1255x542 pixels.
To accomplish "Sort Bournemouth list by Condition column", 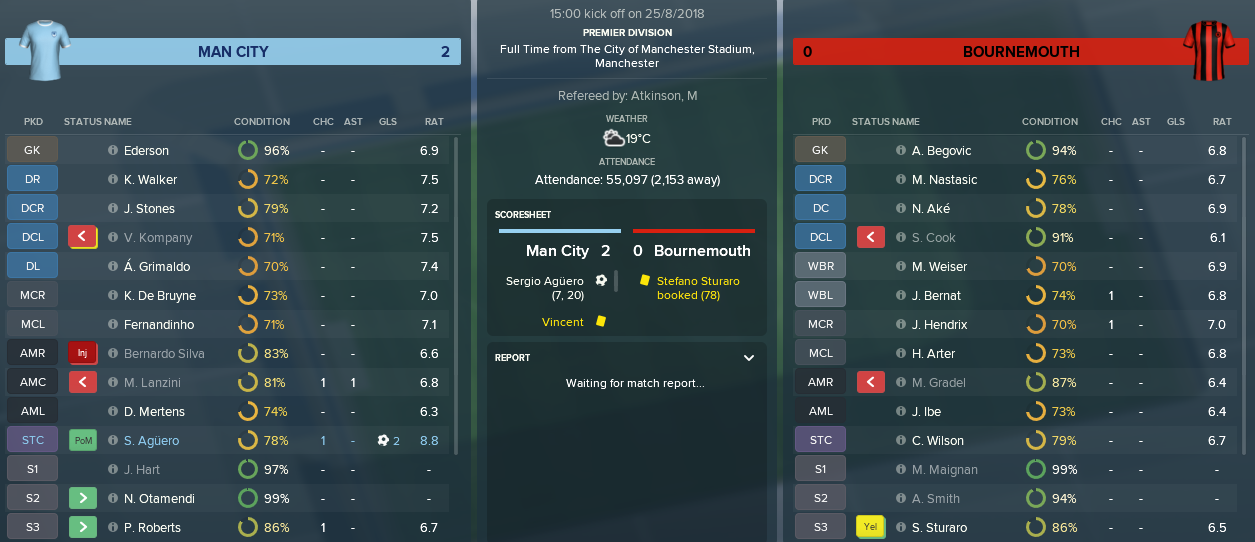I will tap(1049, 122).
